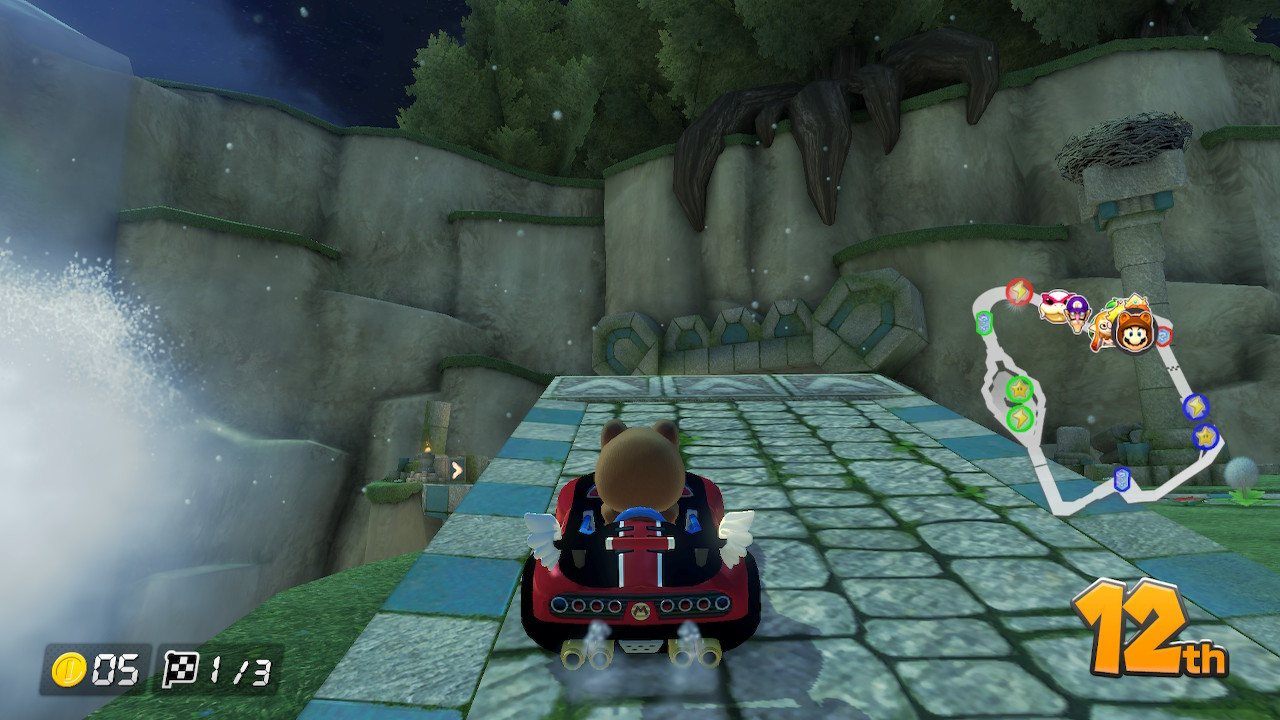Click Wendy's racer icon on the minimap
The width and height of the screenshot is (1280, 720).
tap(1055, 303)
